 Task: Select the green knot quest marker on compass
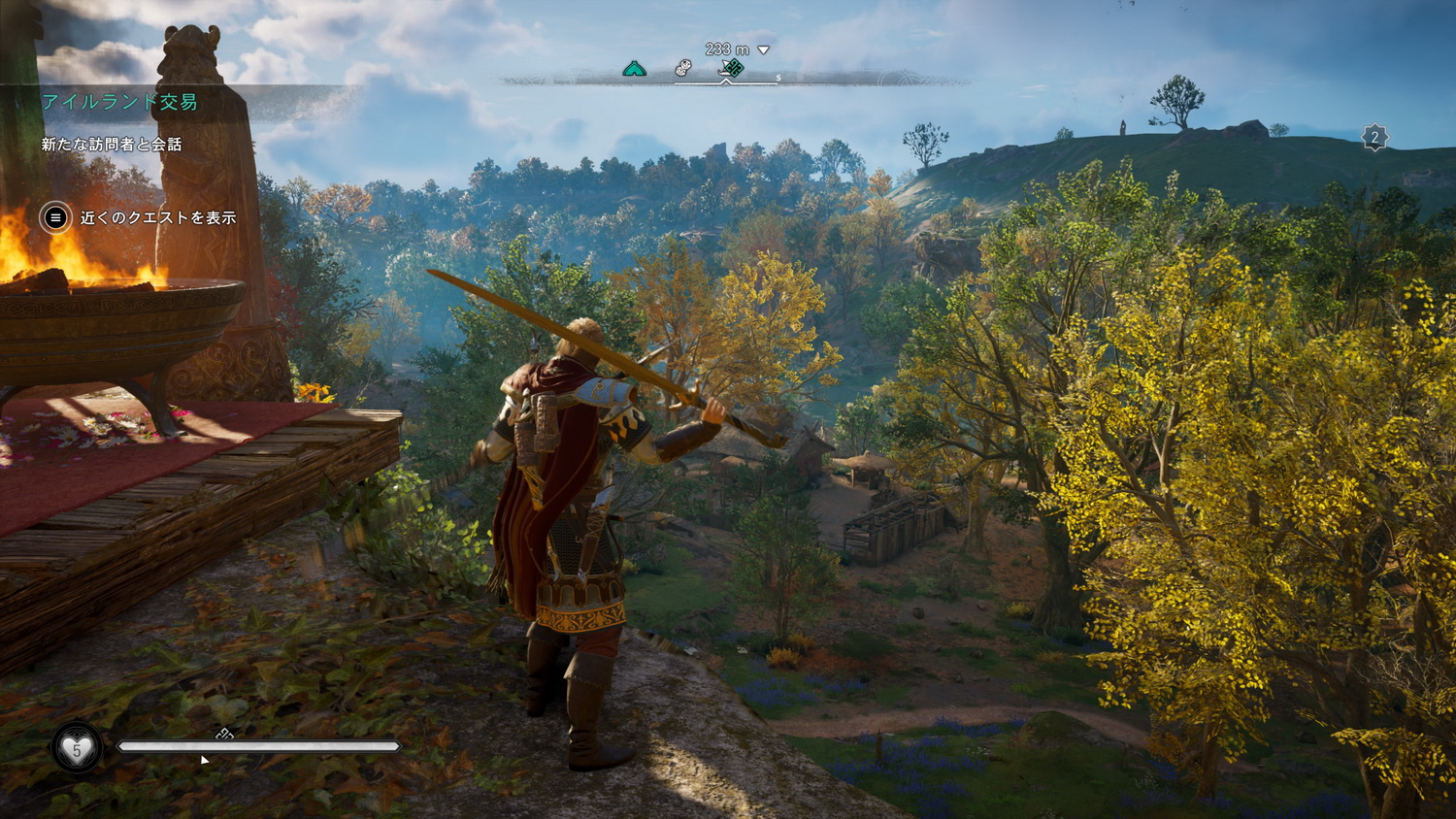(x=733, y=68)
